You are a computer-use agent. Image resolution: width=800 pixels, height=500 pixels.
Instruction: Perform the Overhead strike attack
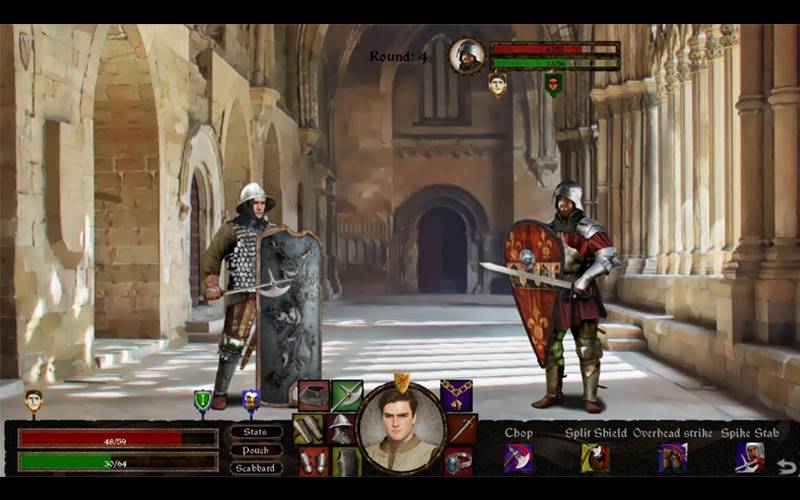click(x=672, y=458)
